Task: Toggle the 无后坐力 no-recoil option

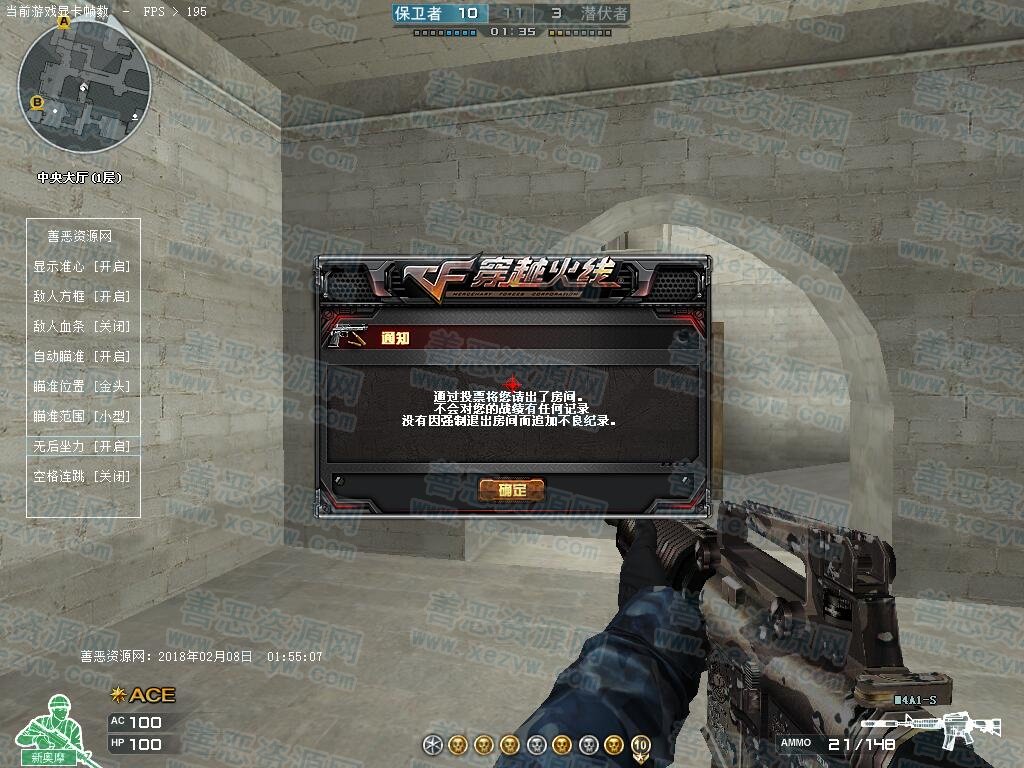Action: [82, 447]
